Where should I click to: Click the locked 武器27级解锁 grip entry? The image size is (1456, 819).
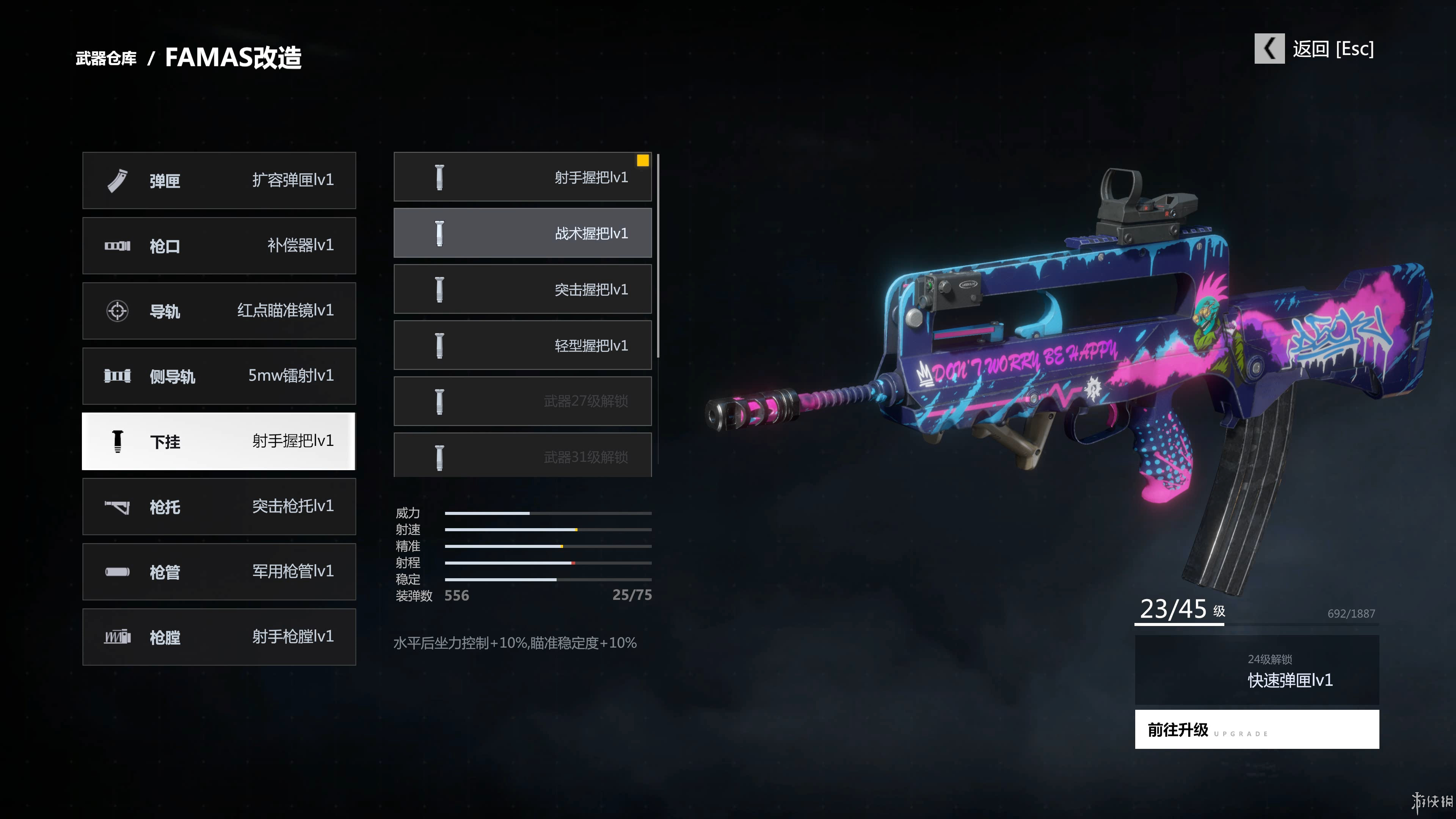click(522, 401)
